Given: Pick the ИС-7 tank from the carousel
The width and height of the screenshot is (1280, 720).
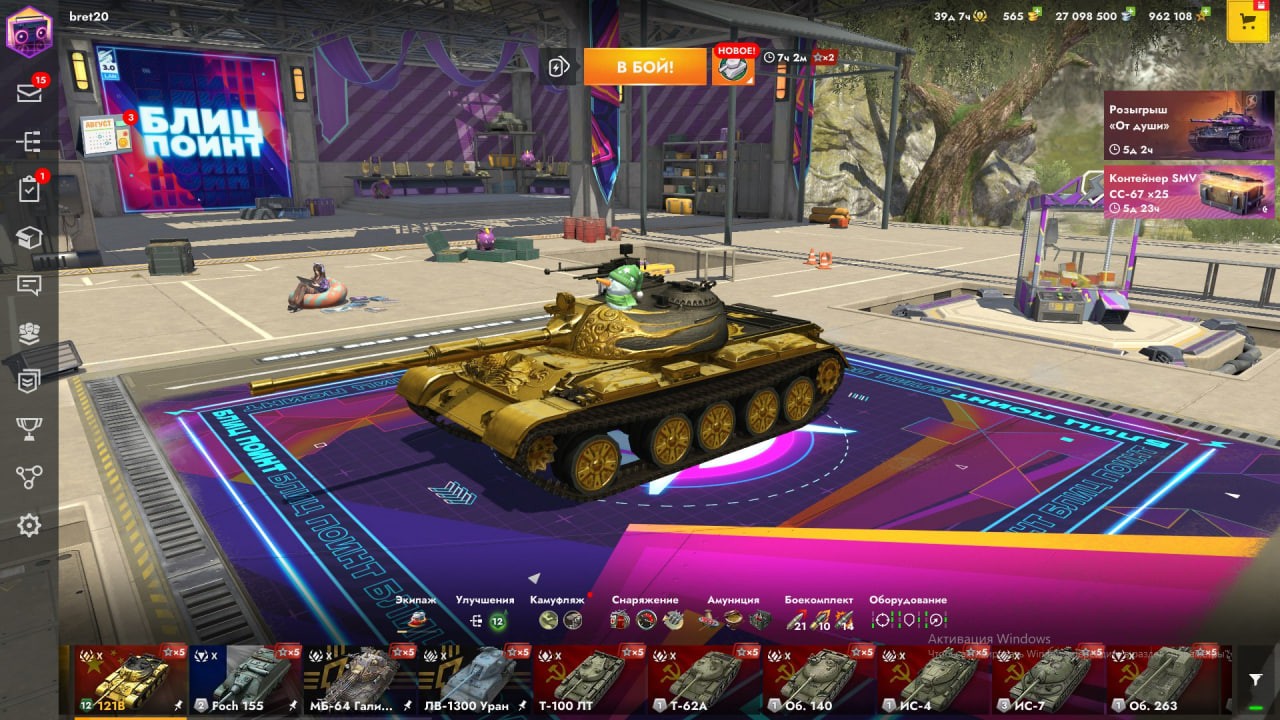Looking at the screenshot, I should (1048, 679).
